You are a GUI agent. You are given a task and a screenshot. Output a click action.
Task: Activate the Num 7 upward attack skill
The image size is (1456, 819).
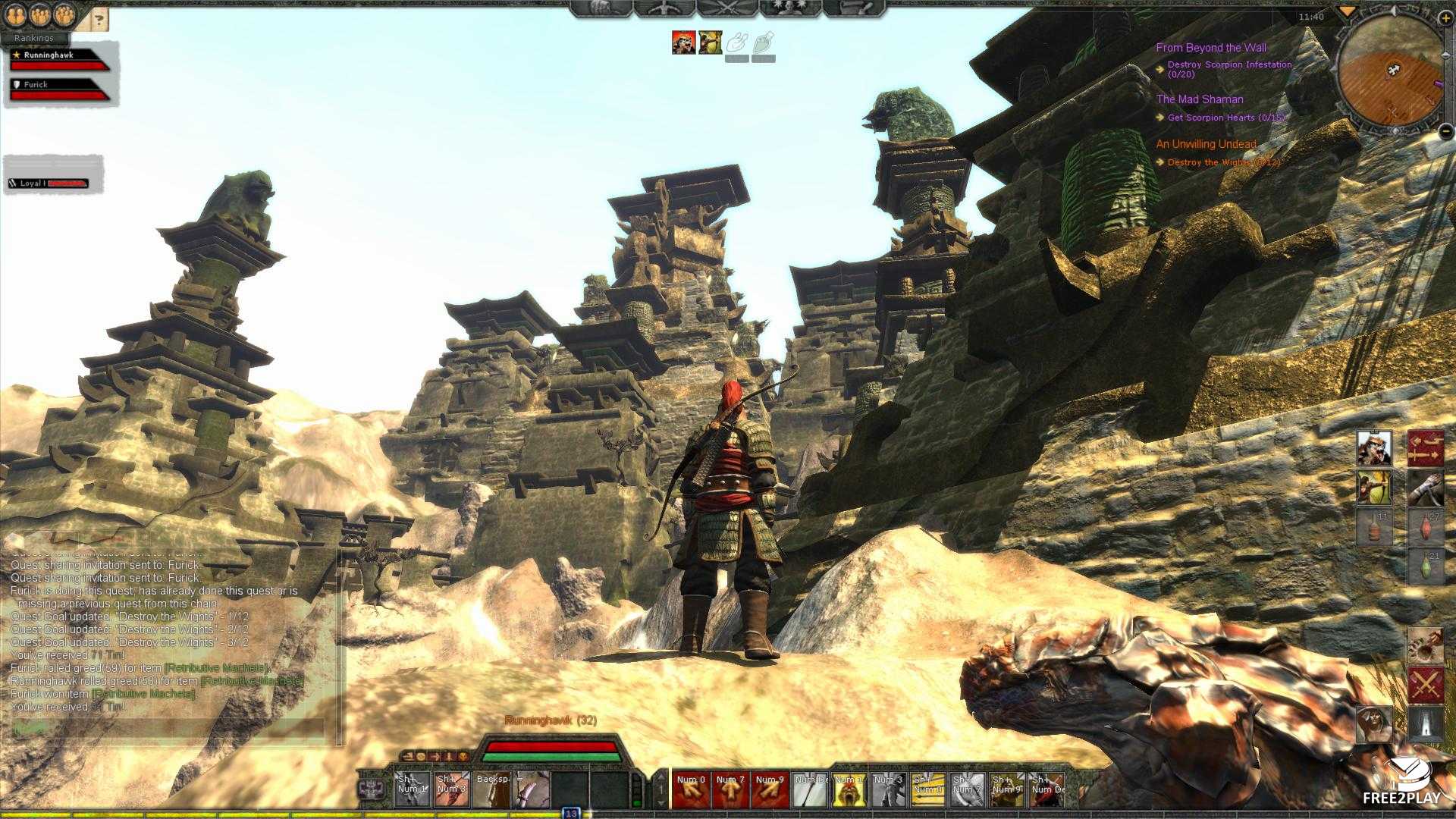pyautogui.click(x=730, y=790)
